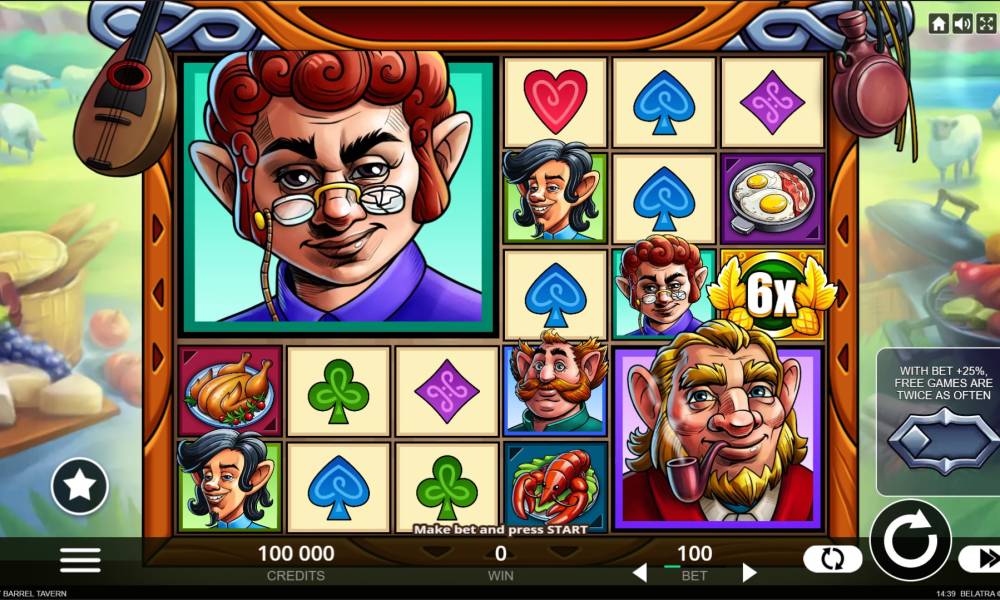Spin the reels with the START button
The image size is (1000, 600).
point(909,541)
